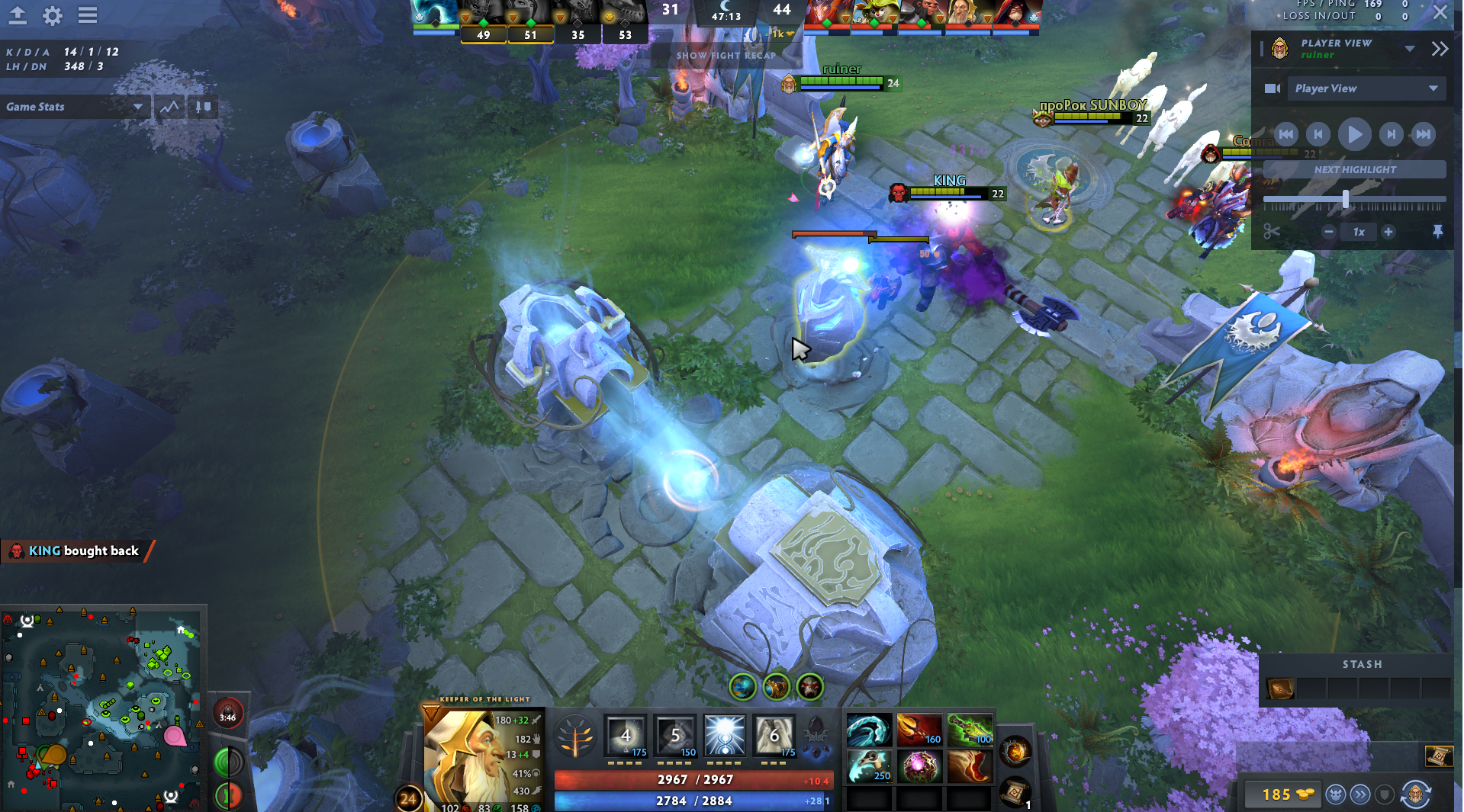Click the Show Fight Recap button

click(x=726, y=56)
